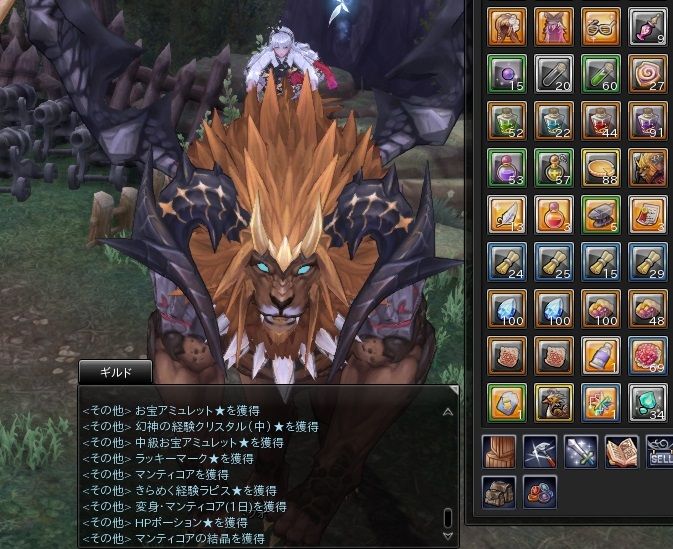Screen dimensions: 673x549
Task: Select the Manticore portrait item in inventory
Action: coord(648,167)
